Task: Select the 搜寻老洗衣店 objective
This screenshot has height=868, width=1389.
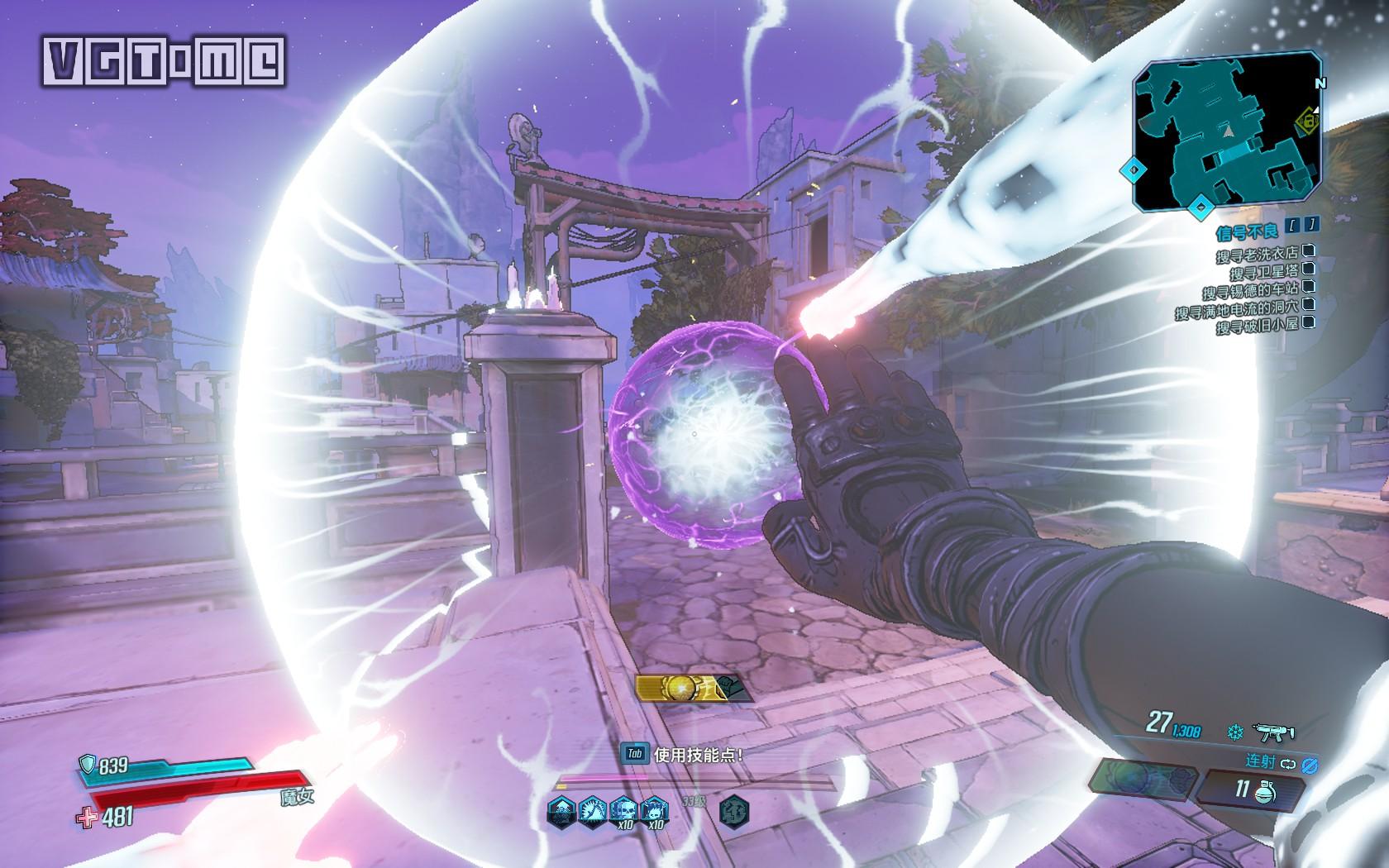Action: pyautogui.click(x=1256, y=255)
